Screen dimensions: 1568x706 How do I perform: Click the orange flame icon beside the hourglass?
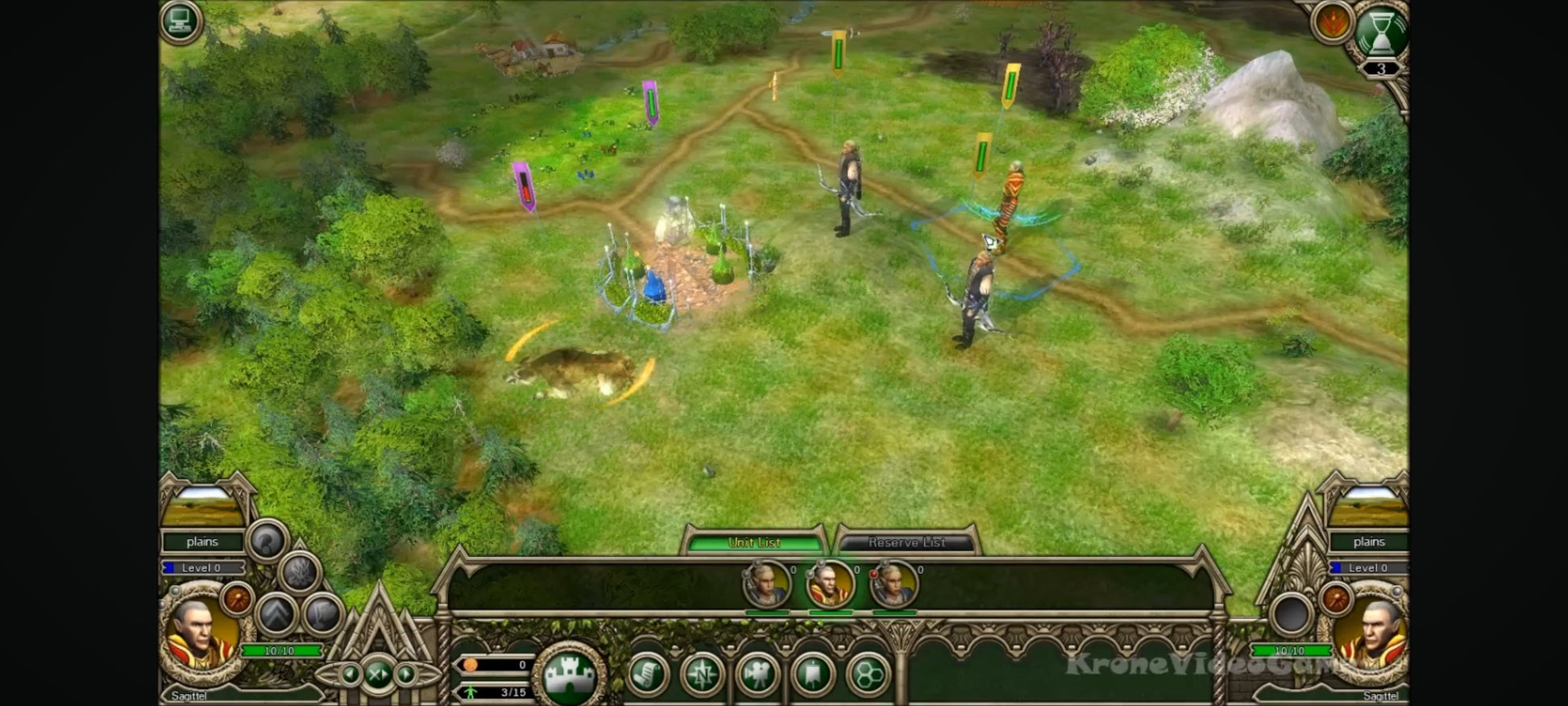[x=1332, y=22]
